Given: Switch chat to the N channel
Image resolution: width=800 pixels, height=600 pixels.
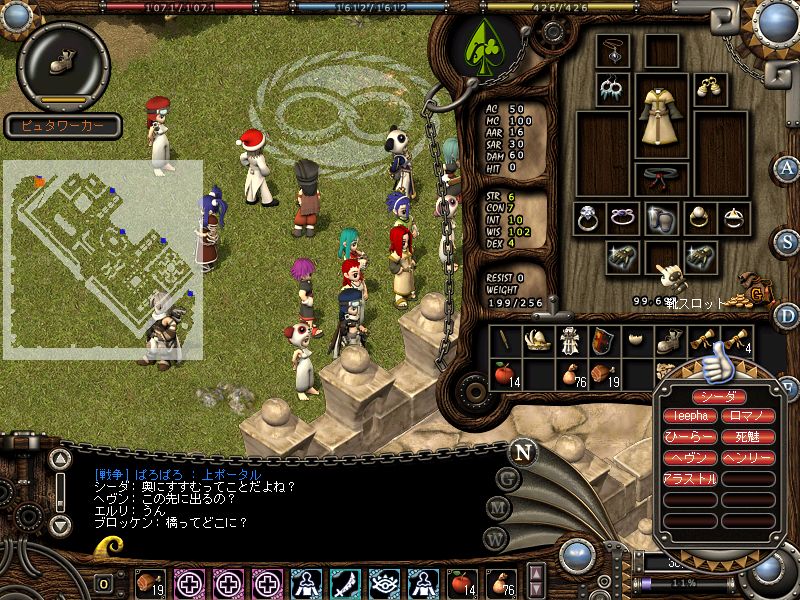Looking at the screenshot, I should click(521, 451).
